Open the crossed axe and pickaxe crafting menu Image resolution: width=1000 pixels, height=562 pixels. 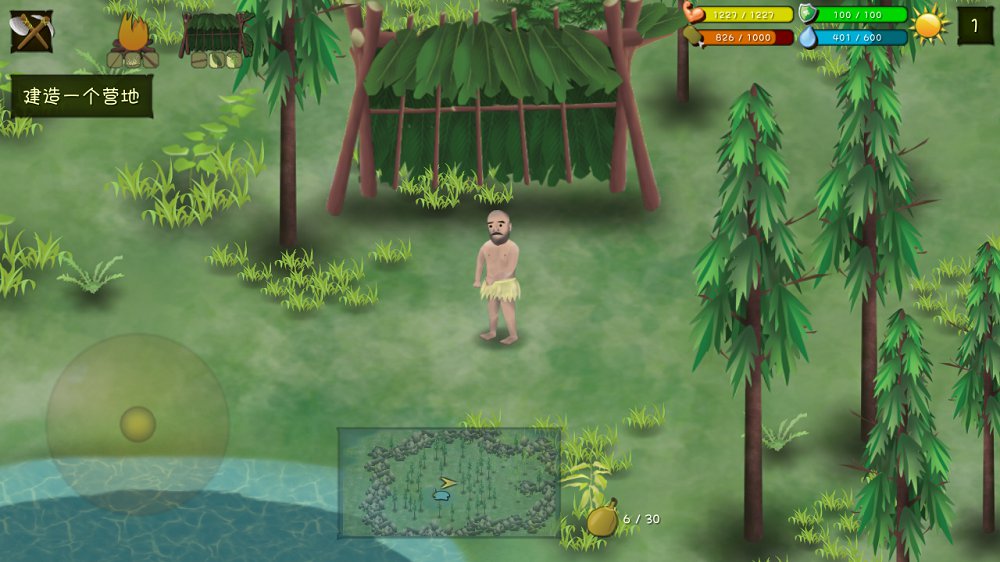(31, 31)
